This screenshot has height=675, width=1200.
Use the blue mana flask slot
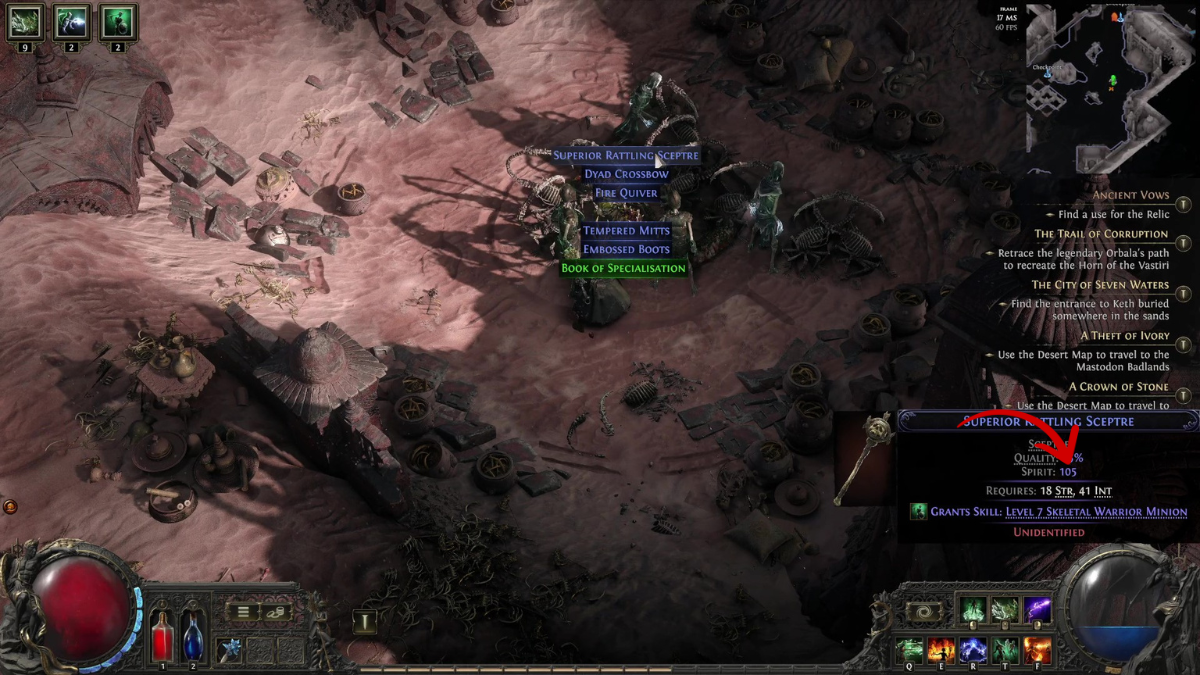click(x=194, y=636)
